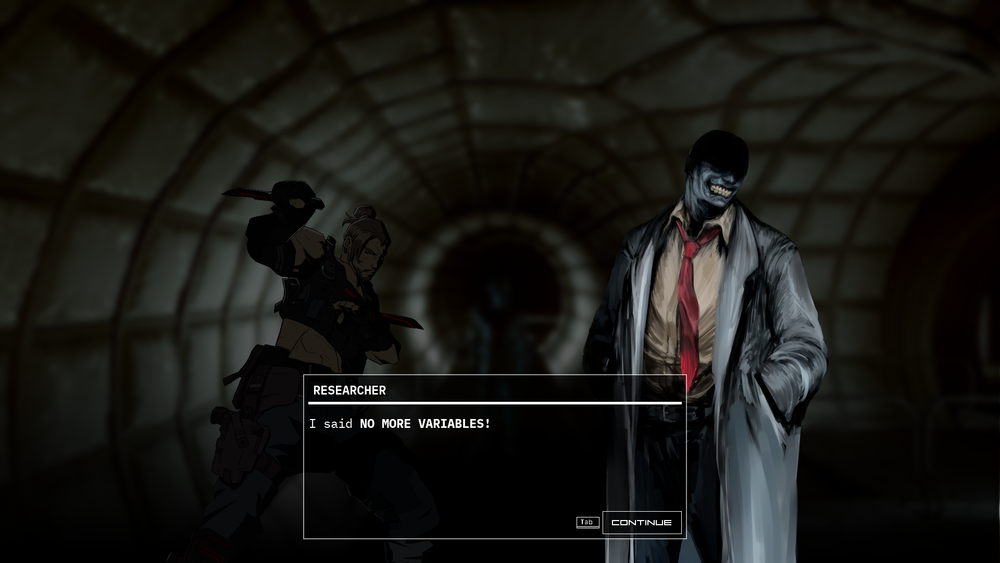Click the Continue button in the dialogue box
This screenshot has height=563, width=1000.
click(642, 522)
